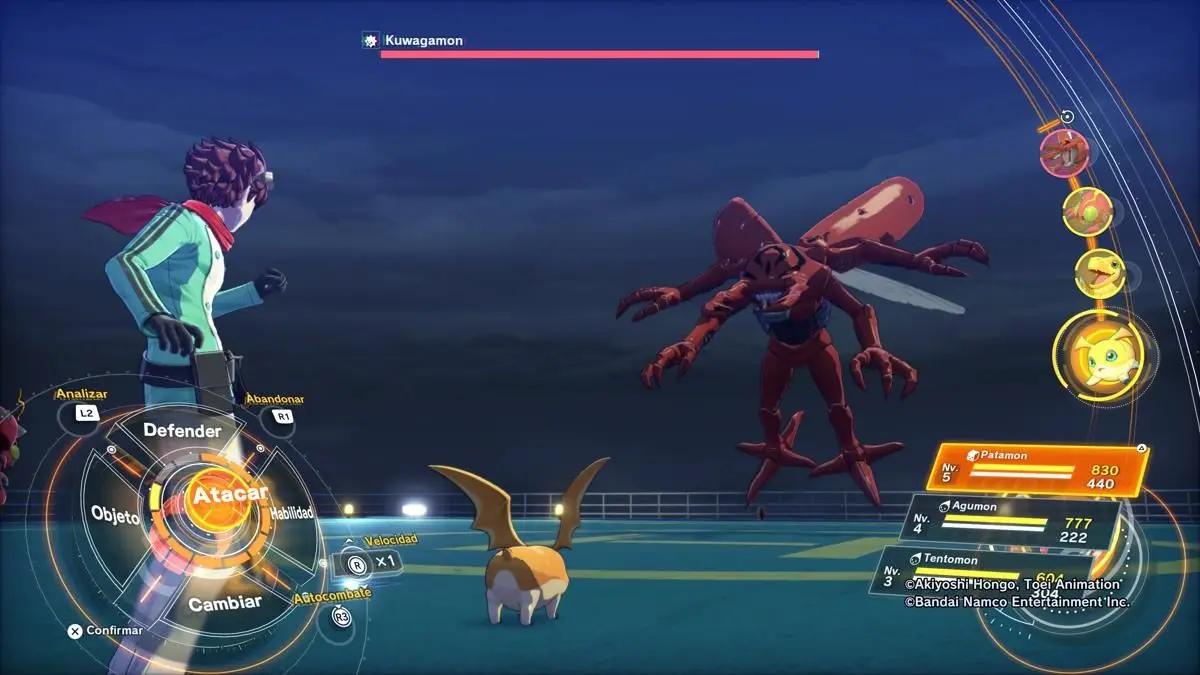
Task: Click Agumon's portrait in the turn order
Action: (1099, 273)
